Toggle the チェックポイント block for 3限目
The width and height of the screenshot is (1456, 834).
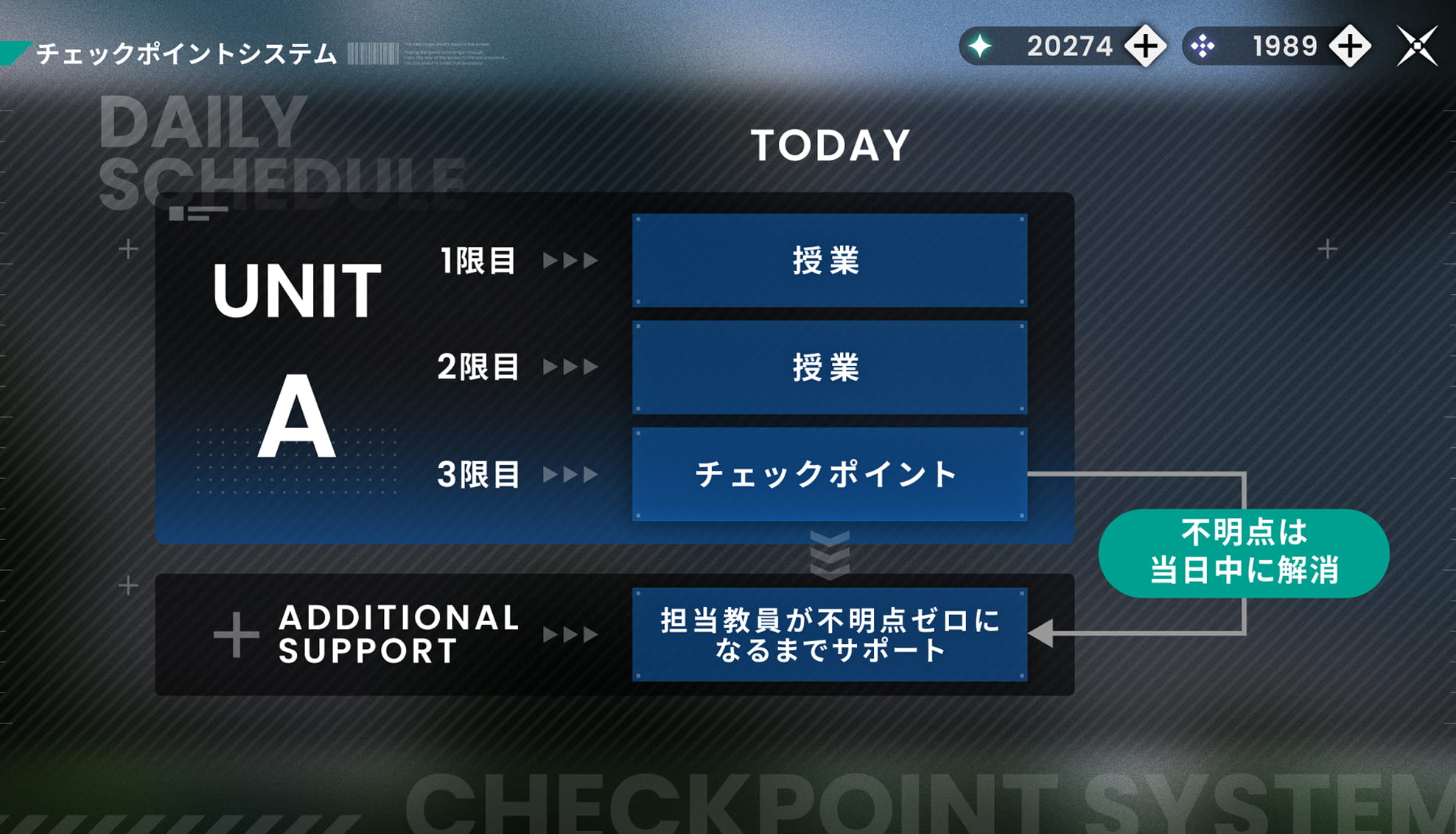point(828,476)
